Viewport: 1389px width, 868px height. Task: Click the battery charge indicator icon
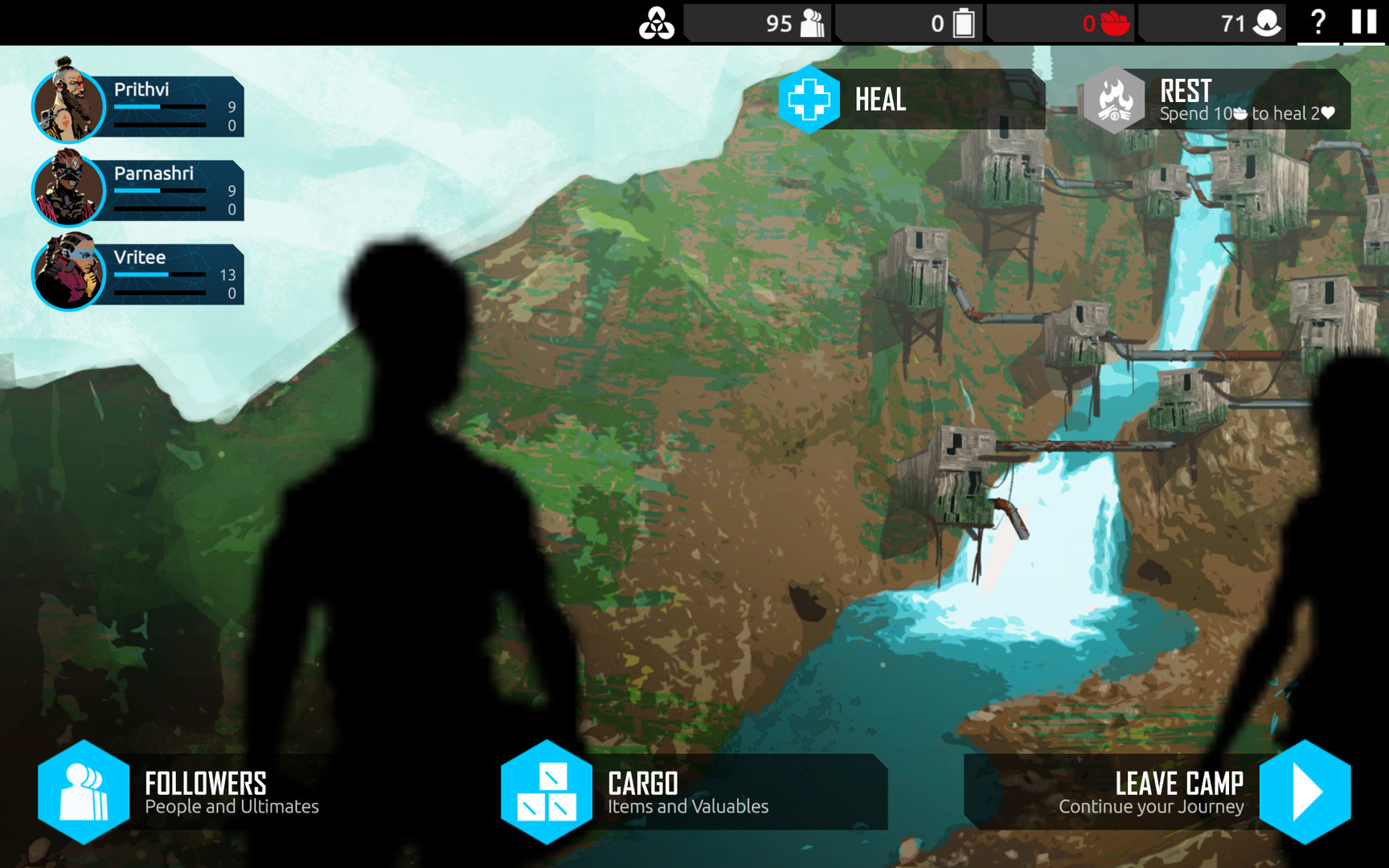tap(963, 23)
